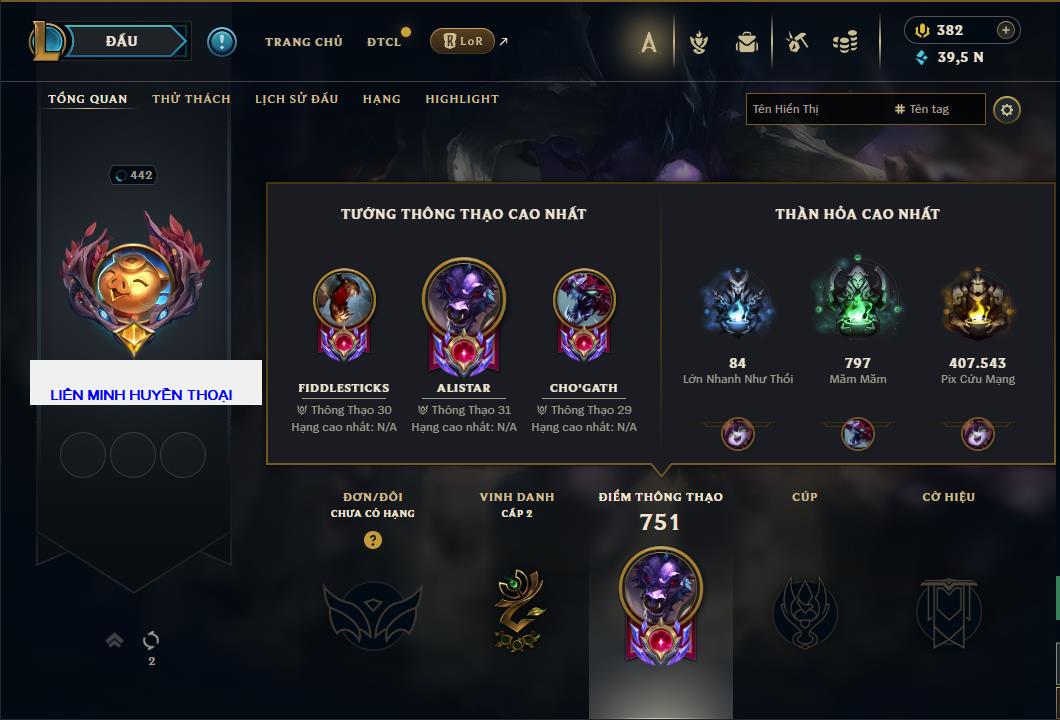Open the ĐTCL game mode
Image resolution: width=1060 pixels, height=720 pixels.
[x=384, y=42]
